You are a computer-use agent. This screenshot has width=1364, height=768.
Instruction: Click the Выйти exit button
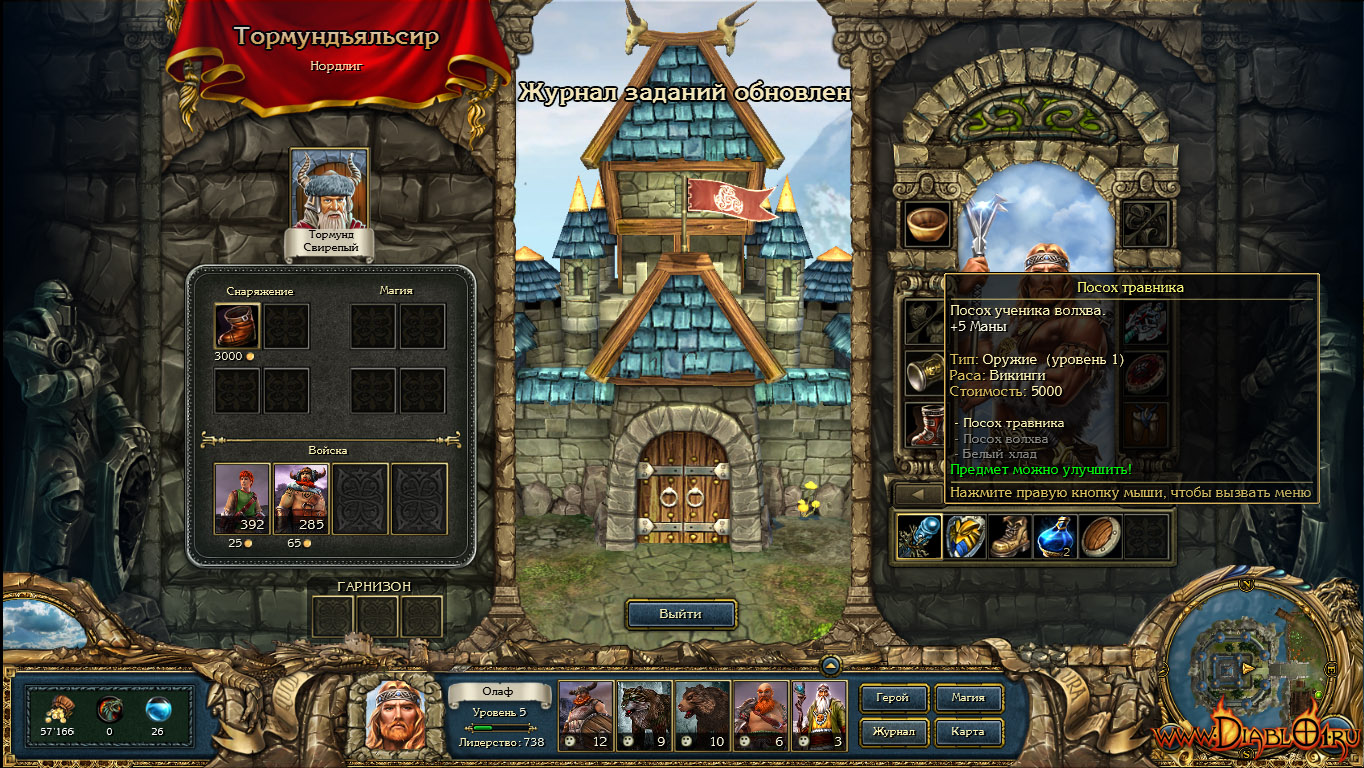pos(681,614)
